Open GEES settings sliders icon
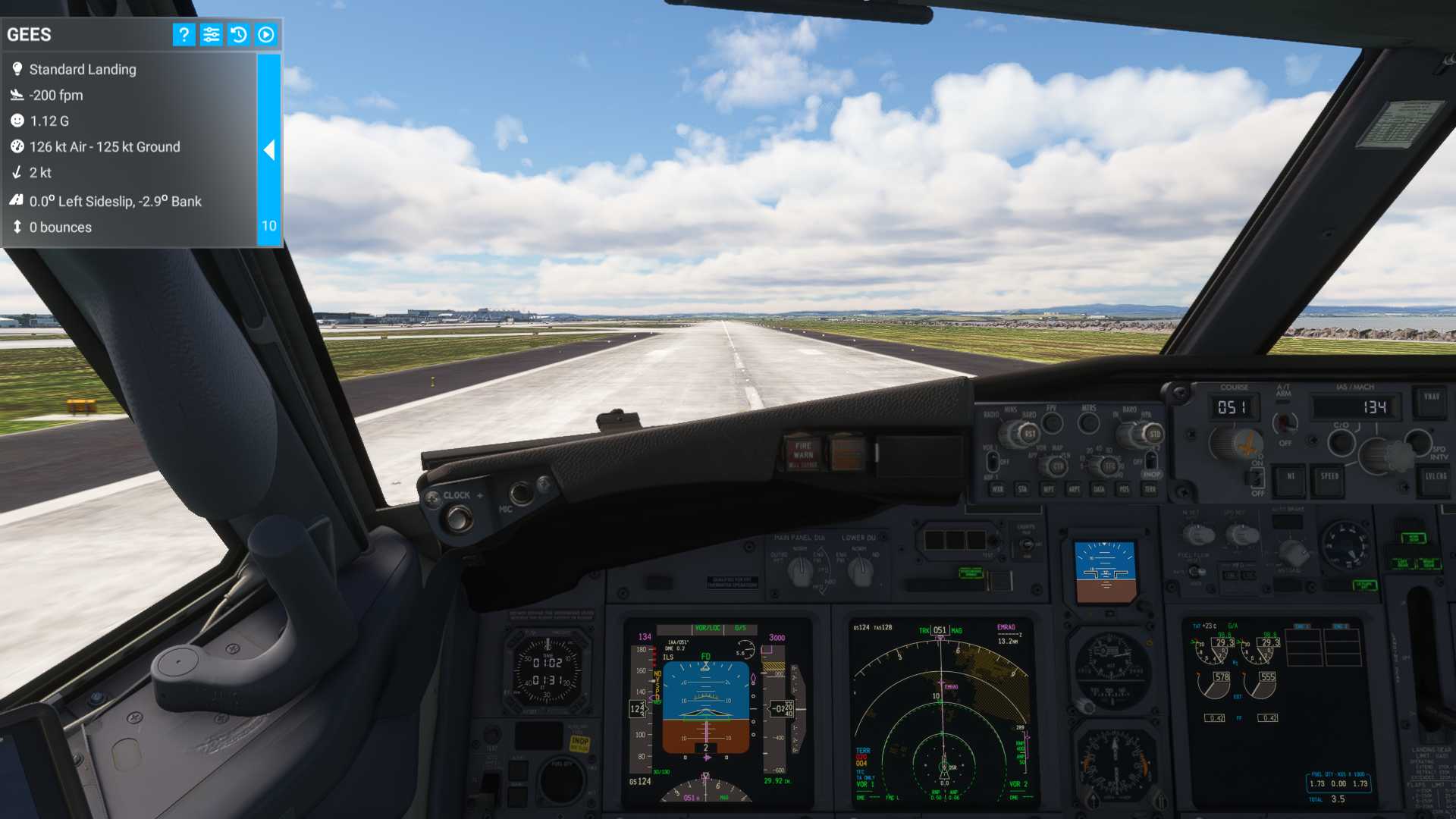Screen dimensions: 1456x819 click(x=211, y=34)
